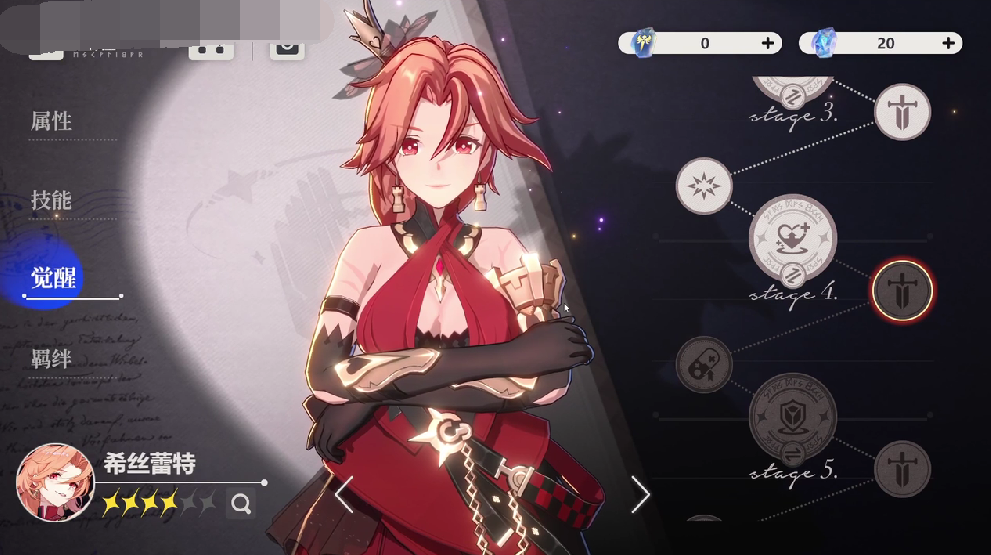
Task: Select the highlighted 觉醒 tab
Action: [54, 278]
